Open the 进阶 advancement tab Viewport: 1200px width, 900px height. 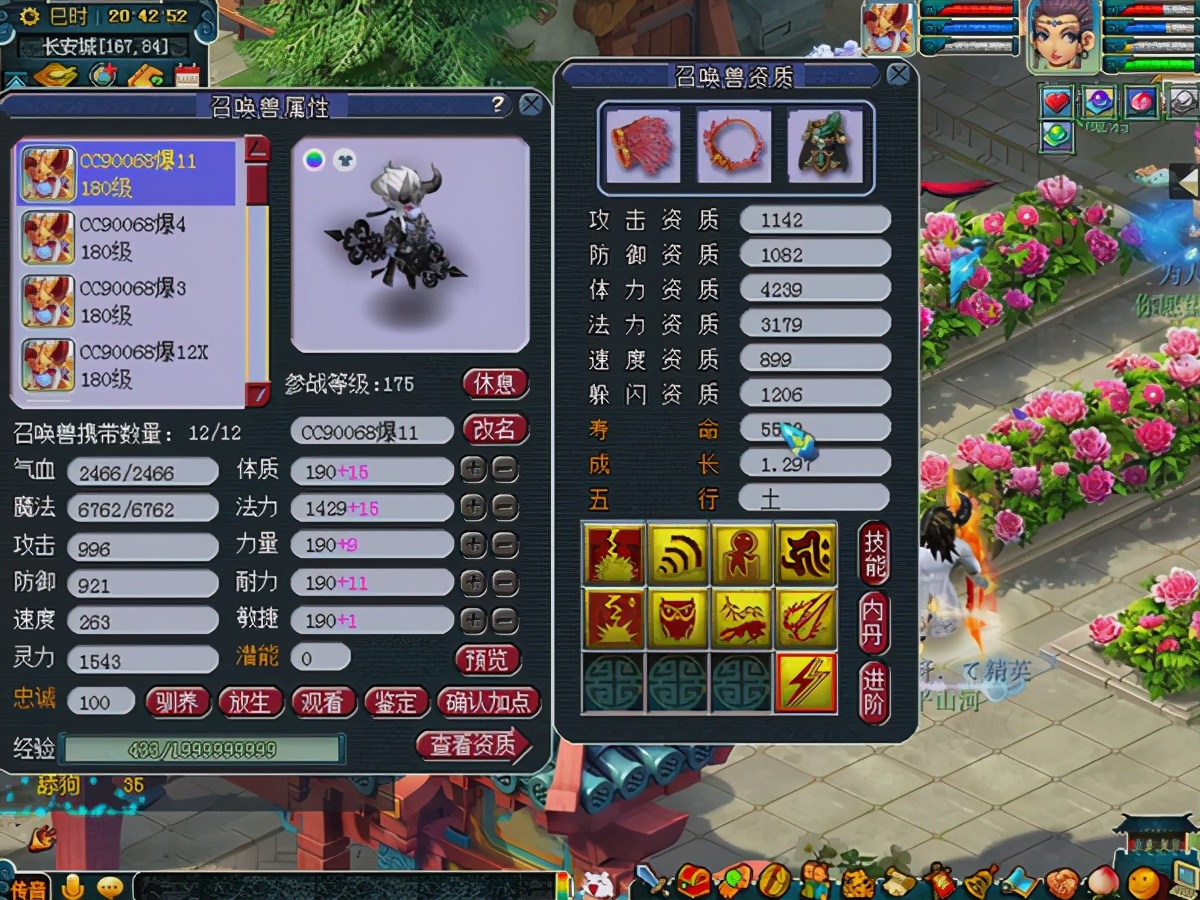coord(874,692)
